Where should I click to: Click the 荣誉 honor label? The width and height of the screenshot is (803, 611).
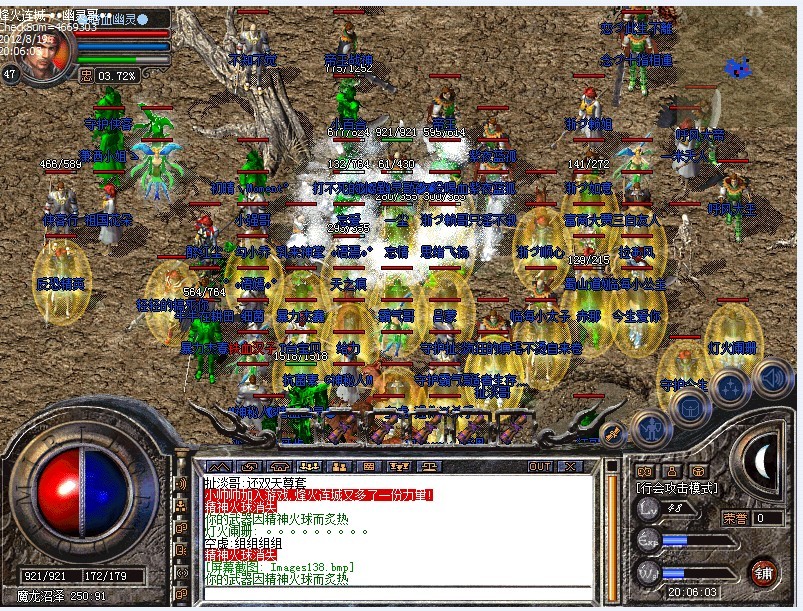click(735, 518)
